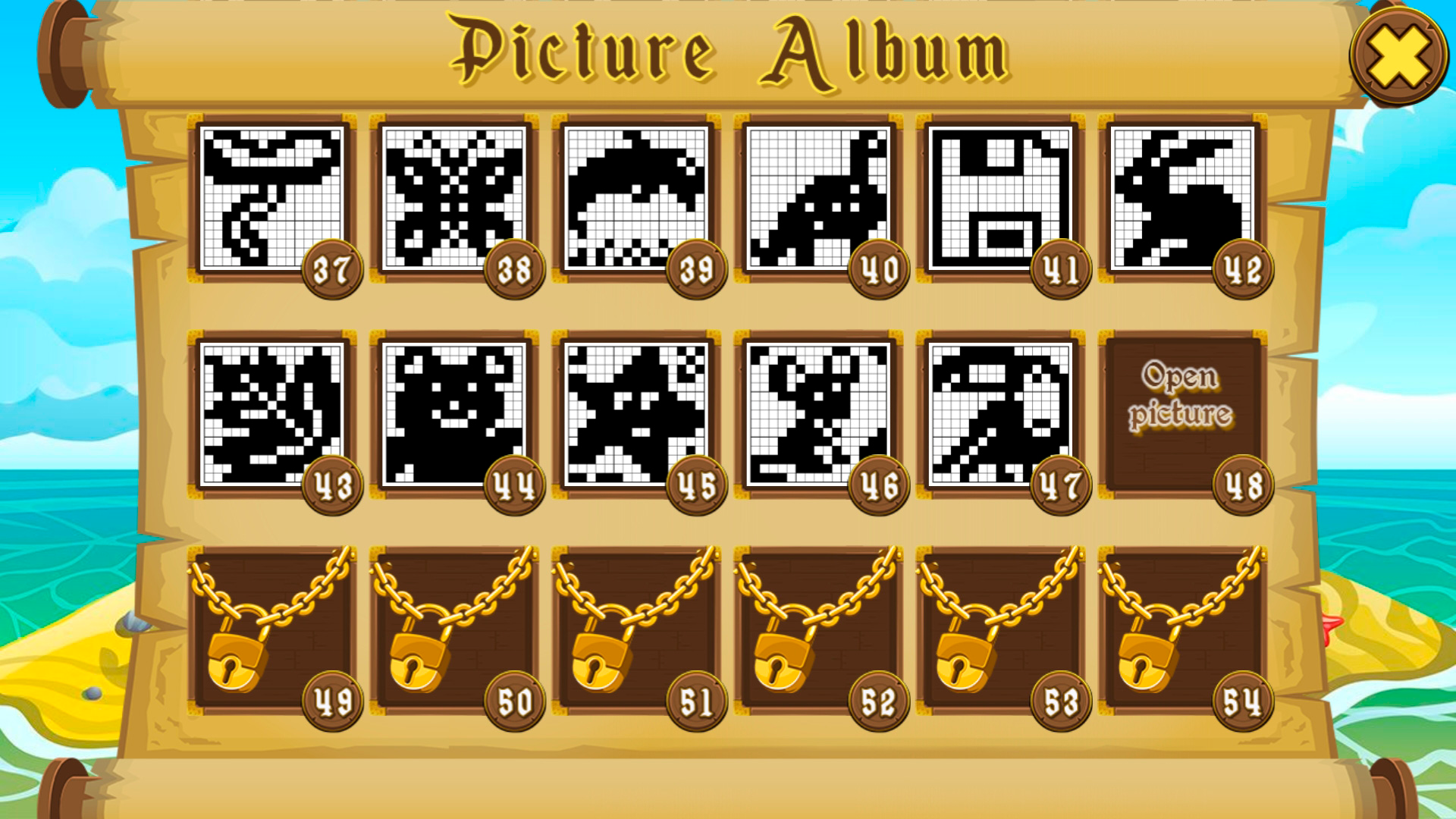Select the snake picture 37
Screen dimensions: 1456x819
coord(273,197)
